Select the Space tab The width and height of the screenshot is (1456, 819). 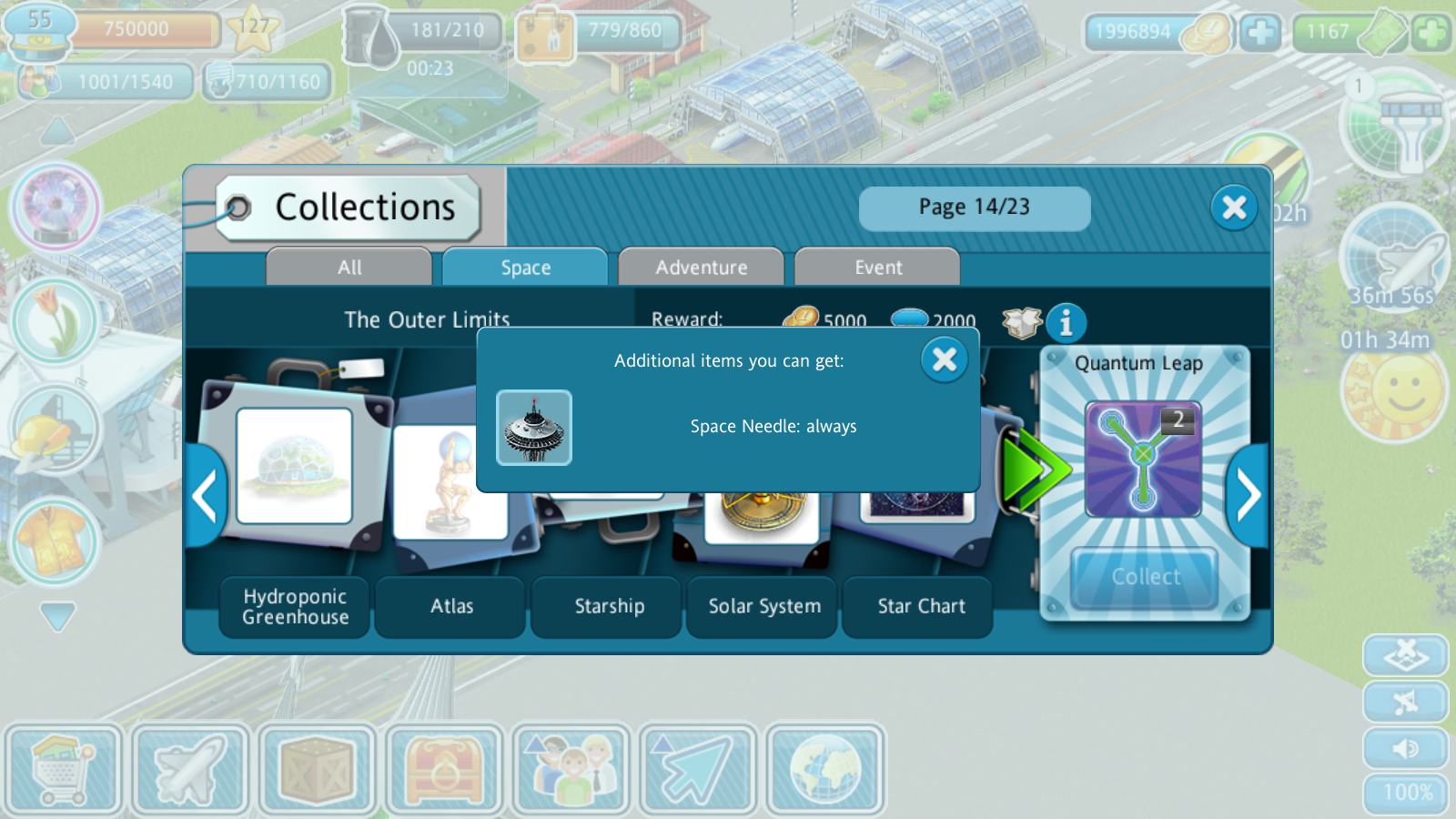click(x=525, y=268)
